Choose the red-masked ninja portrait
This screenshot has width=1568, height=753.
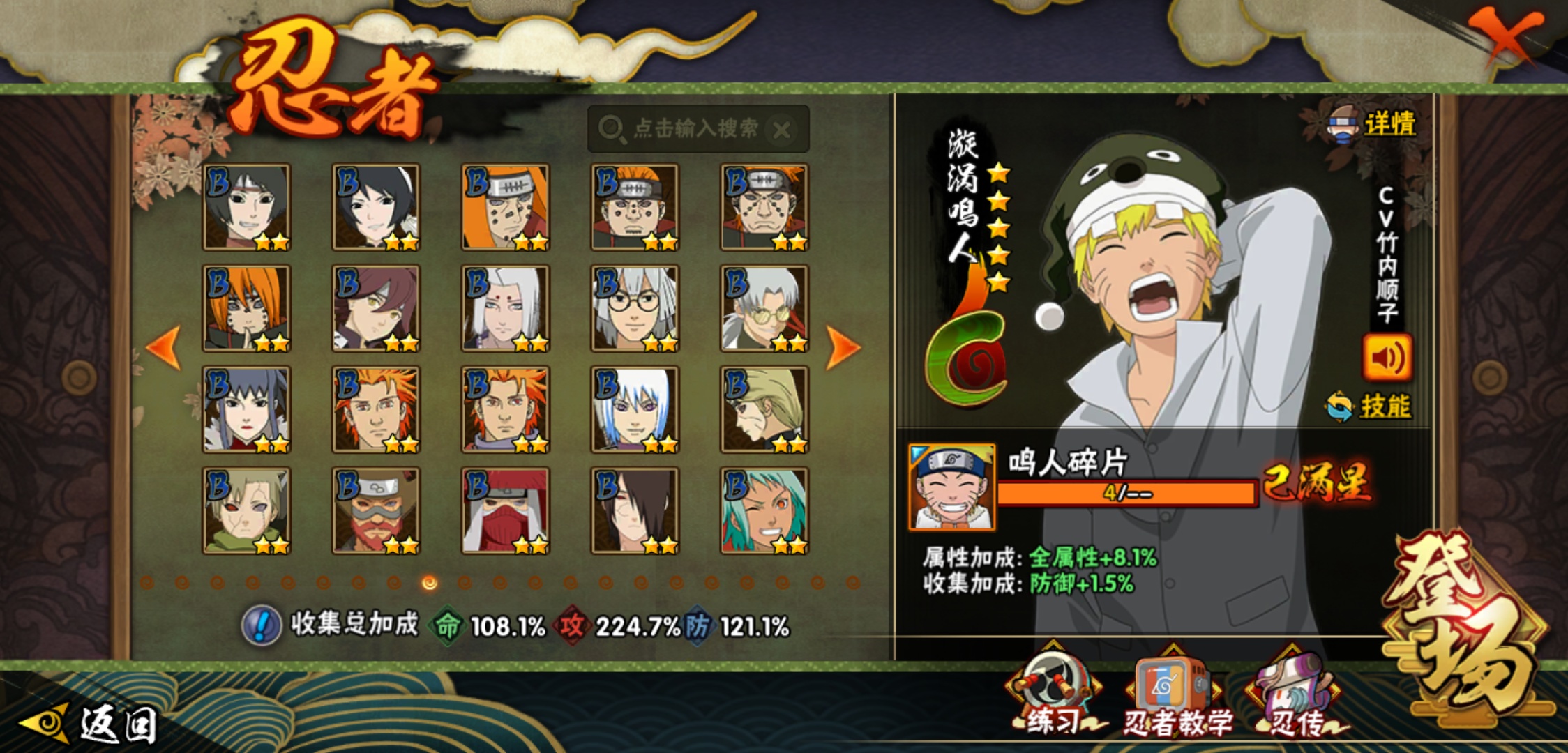(505, 510)
